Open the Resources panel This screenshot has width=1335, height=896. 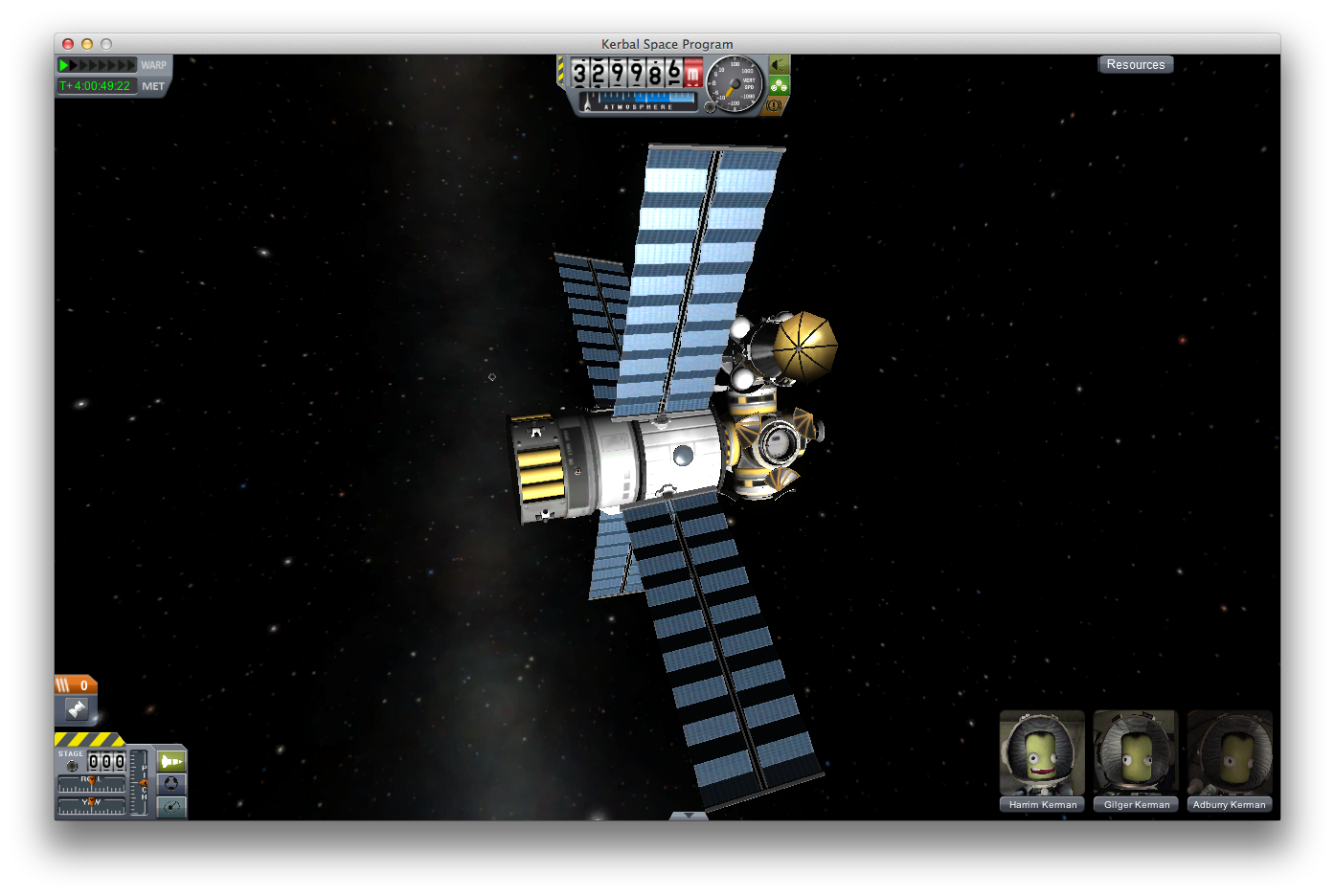[1135, 65]
